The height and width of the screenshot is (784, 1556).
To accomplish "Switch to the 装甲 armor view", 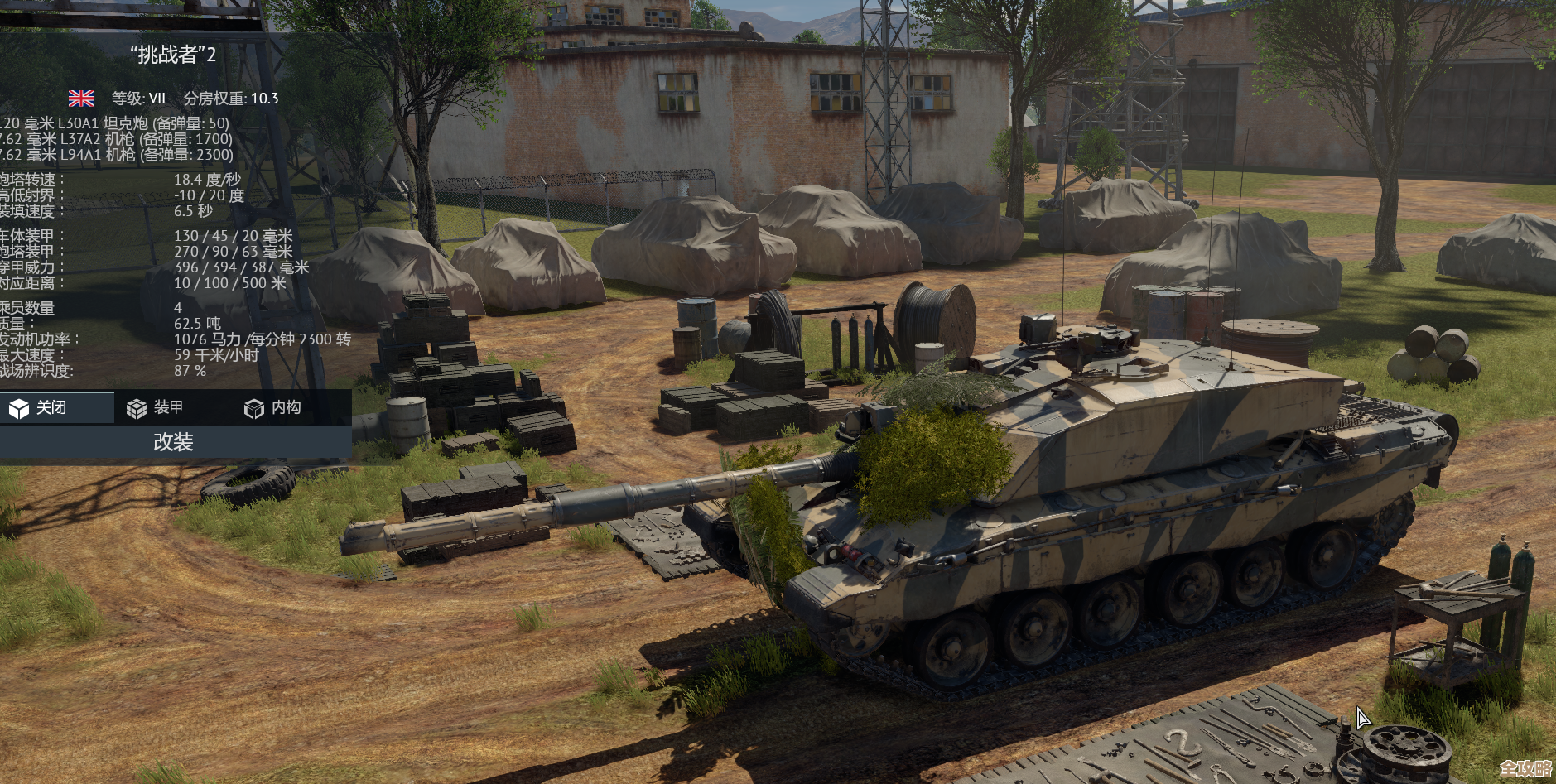I will coord(156,408).
